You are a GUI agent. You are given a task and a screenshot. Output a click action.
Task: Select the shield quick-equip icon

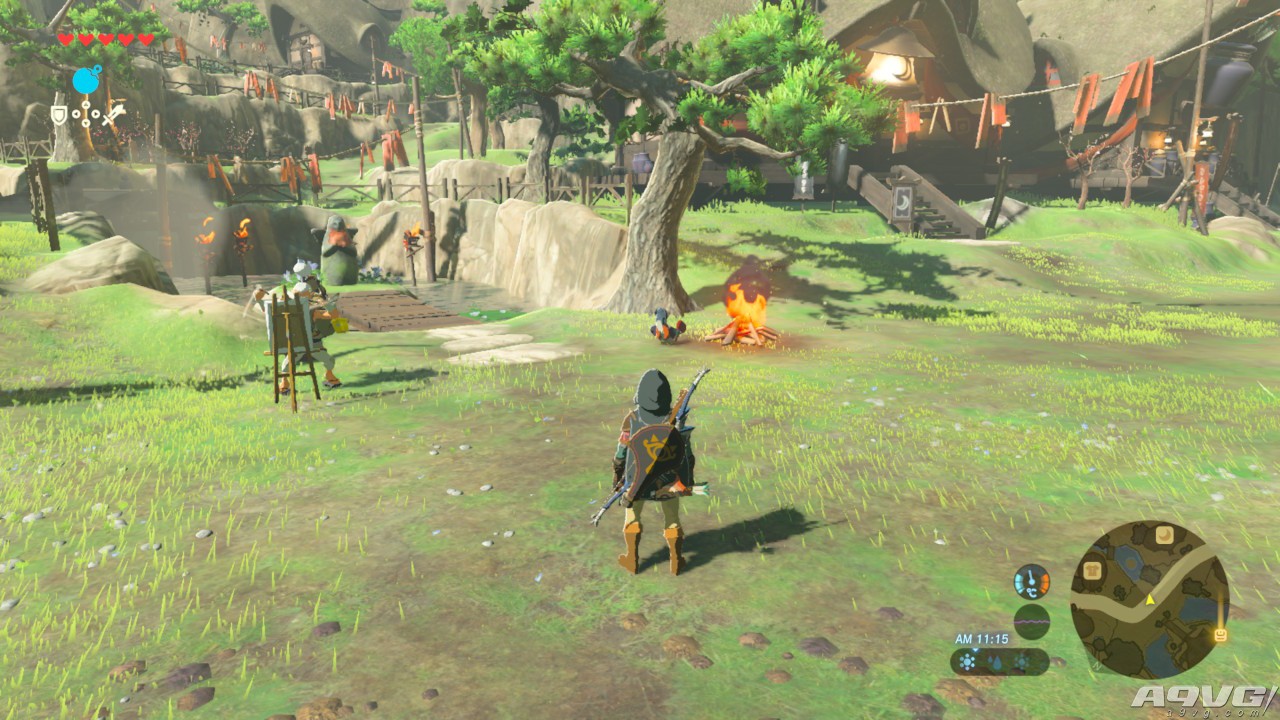click(x=59, y=114)
